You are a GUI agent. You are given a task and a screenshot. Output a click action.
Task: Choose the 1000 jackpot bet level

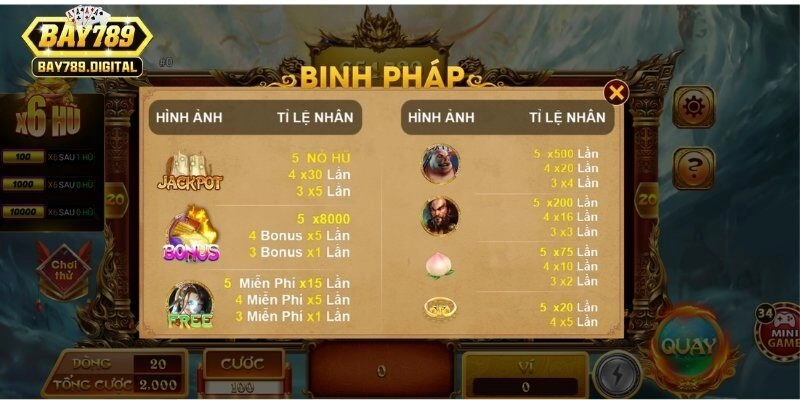coord(24,185)
